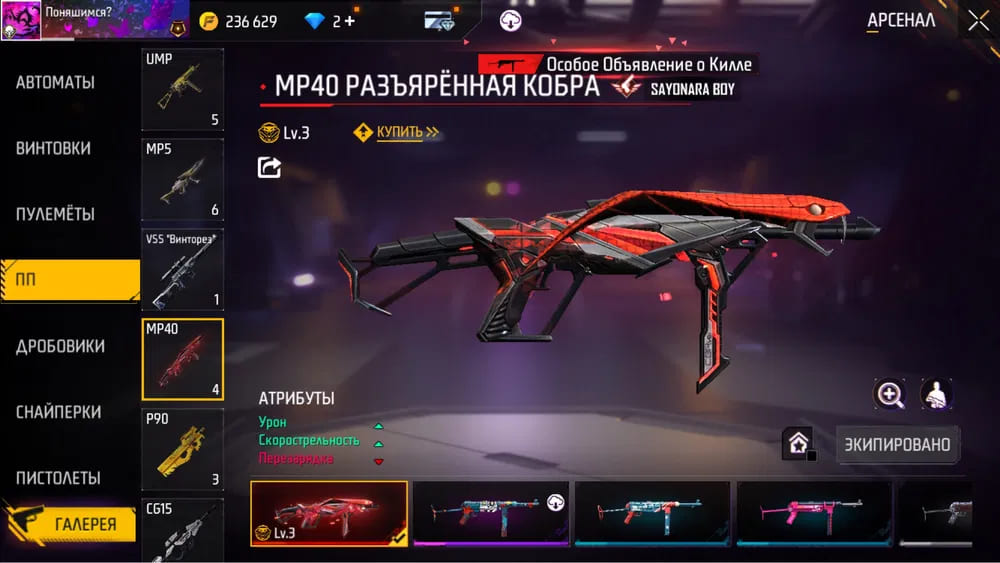Open the Пистолеты category
The height and width of the screenshot is (563, 1000).
58,478
